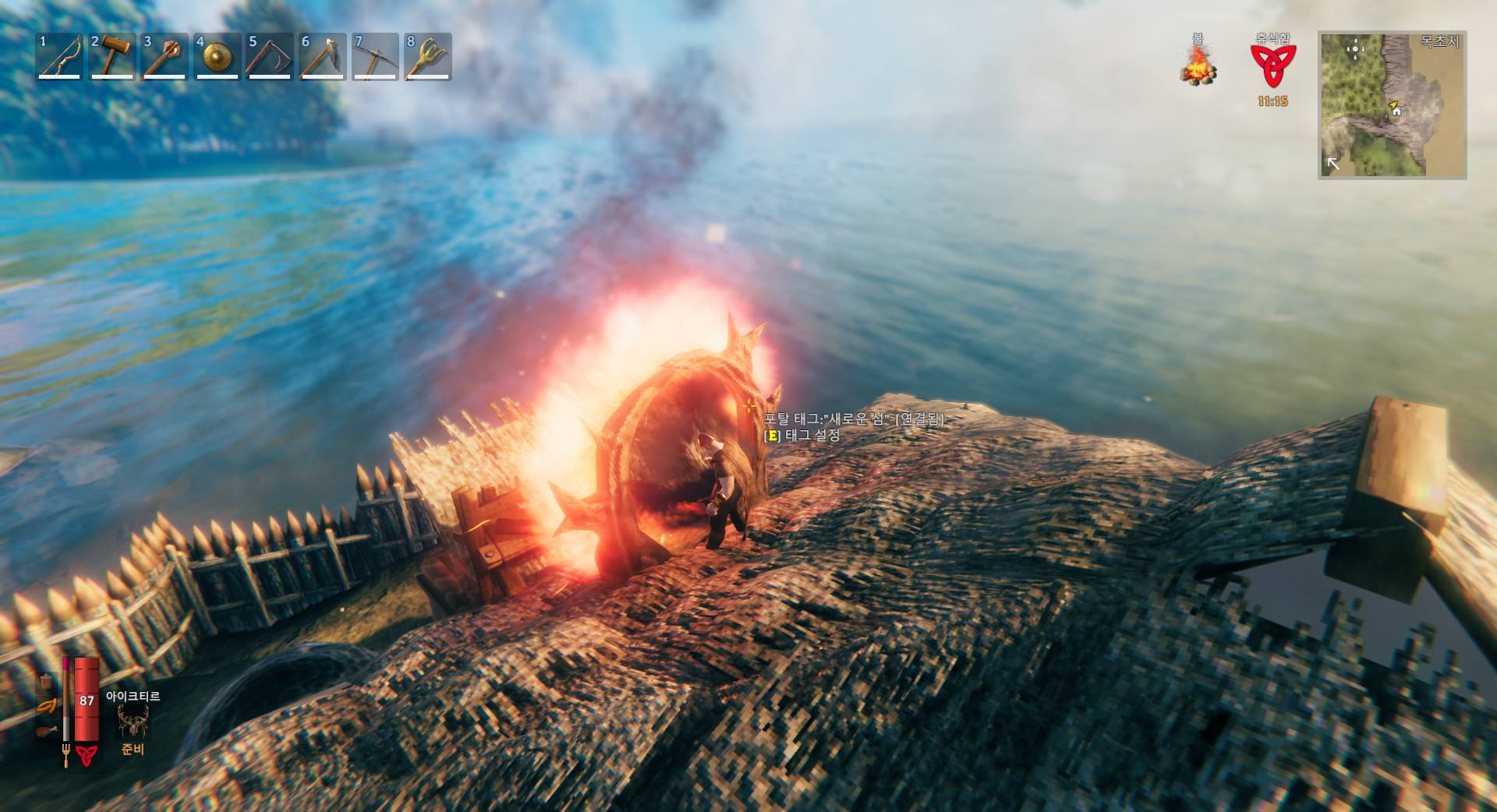Select the golden cultivator in slot 8
Viewport: 1497px width, 812px height.
(x=427, y=56)
